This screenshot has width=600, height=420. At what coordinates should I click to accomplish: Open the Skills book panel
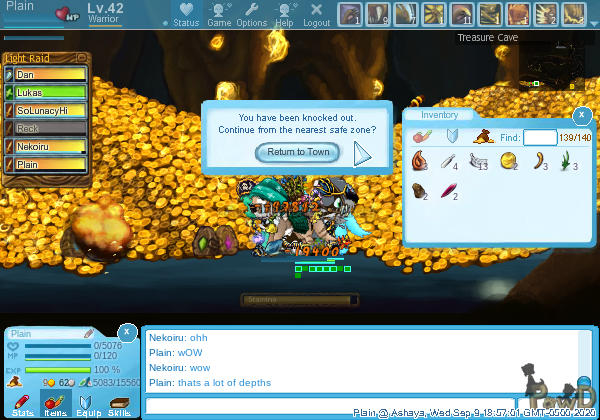point(119,403)
